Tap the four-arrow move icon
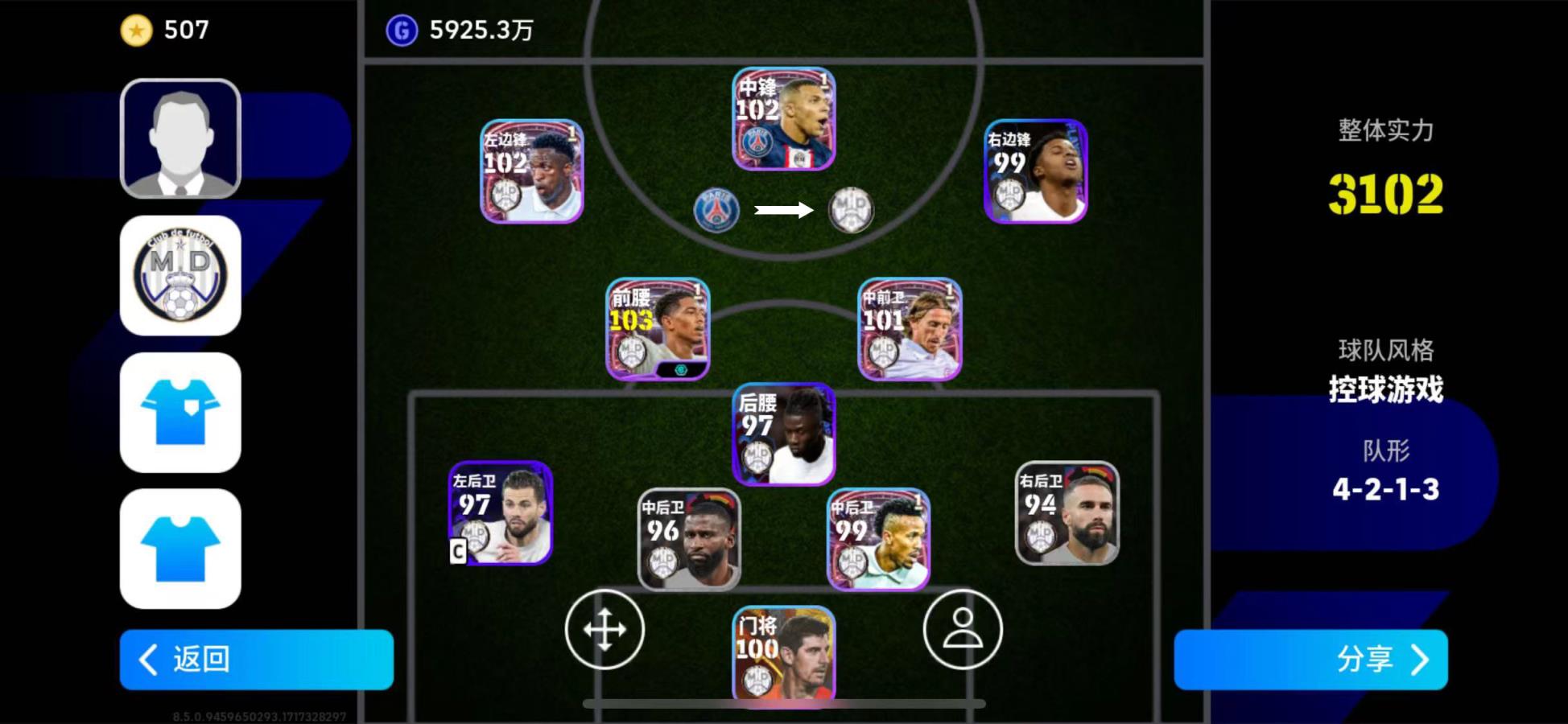This screenshot has width=1568, height=724. coord(605,629)
